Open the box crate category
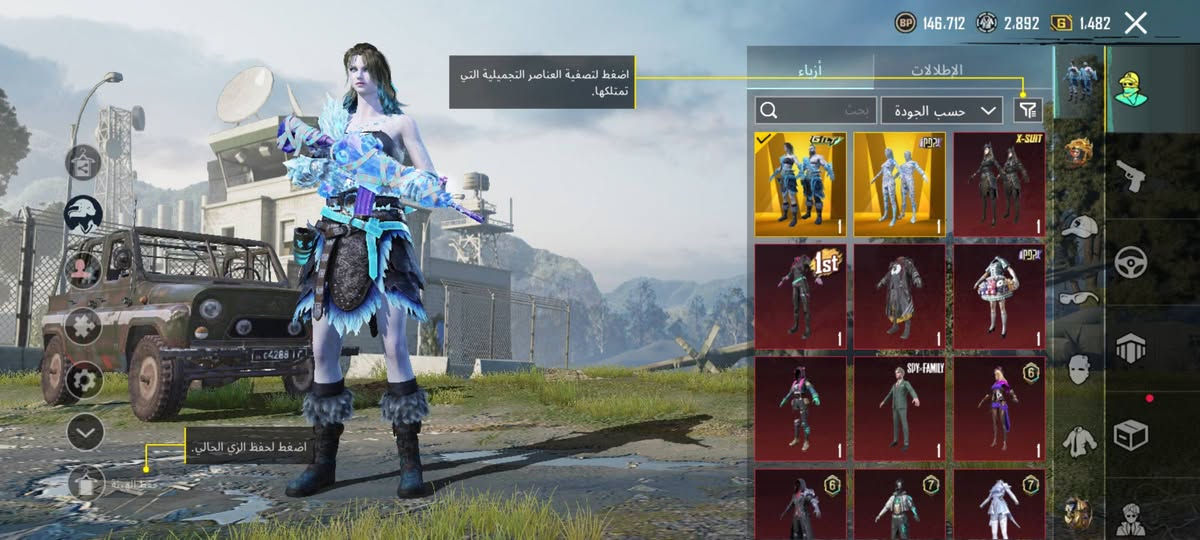1200x540 pixels. [x=1131, y=435]
